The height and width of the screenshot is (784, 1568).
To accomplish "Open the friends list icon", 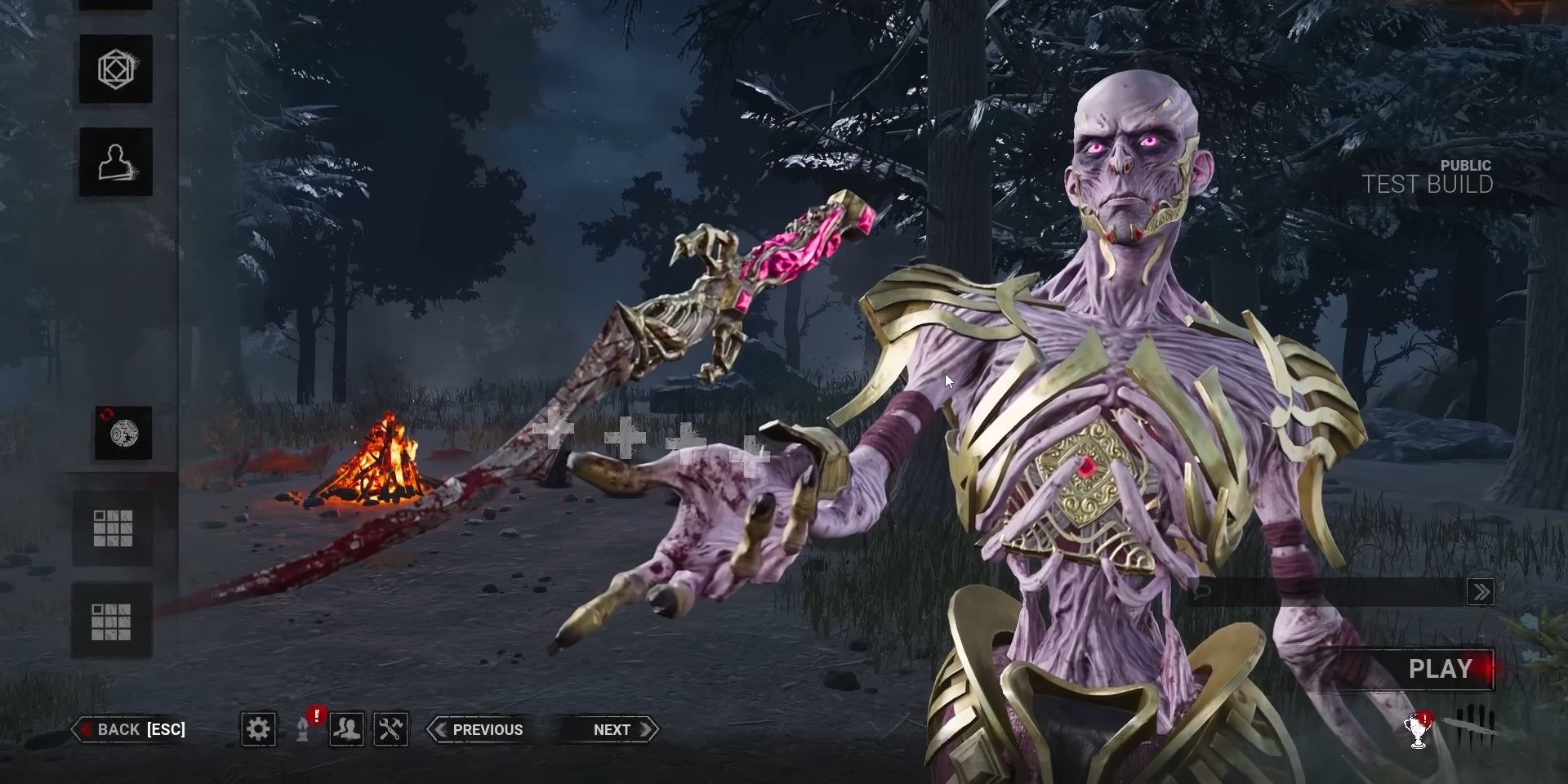I will (x=346, y=728).
